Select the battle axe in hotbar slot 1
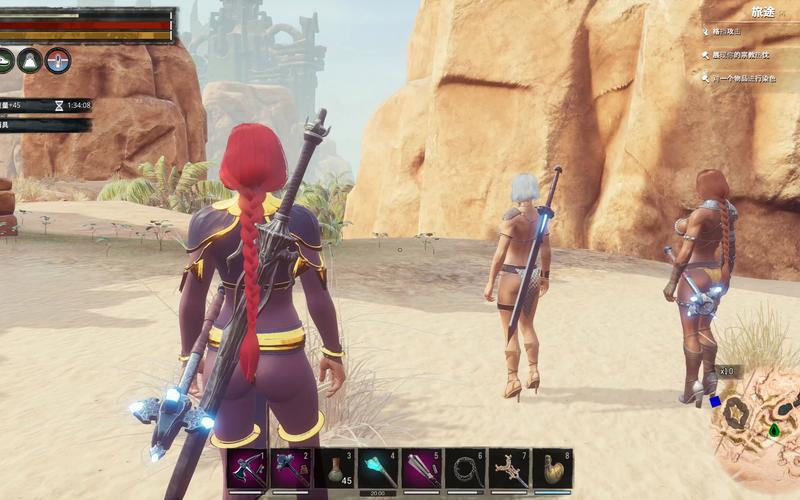This screenshot has height=500, width=800. point(246,469)
